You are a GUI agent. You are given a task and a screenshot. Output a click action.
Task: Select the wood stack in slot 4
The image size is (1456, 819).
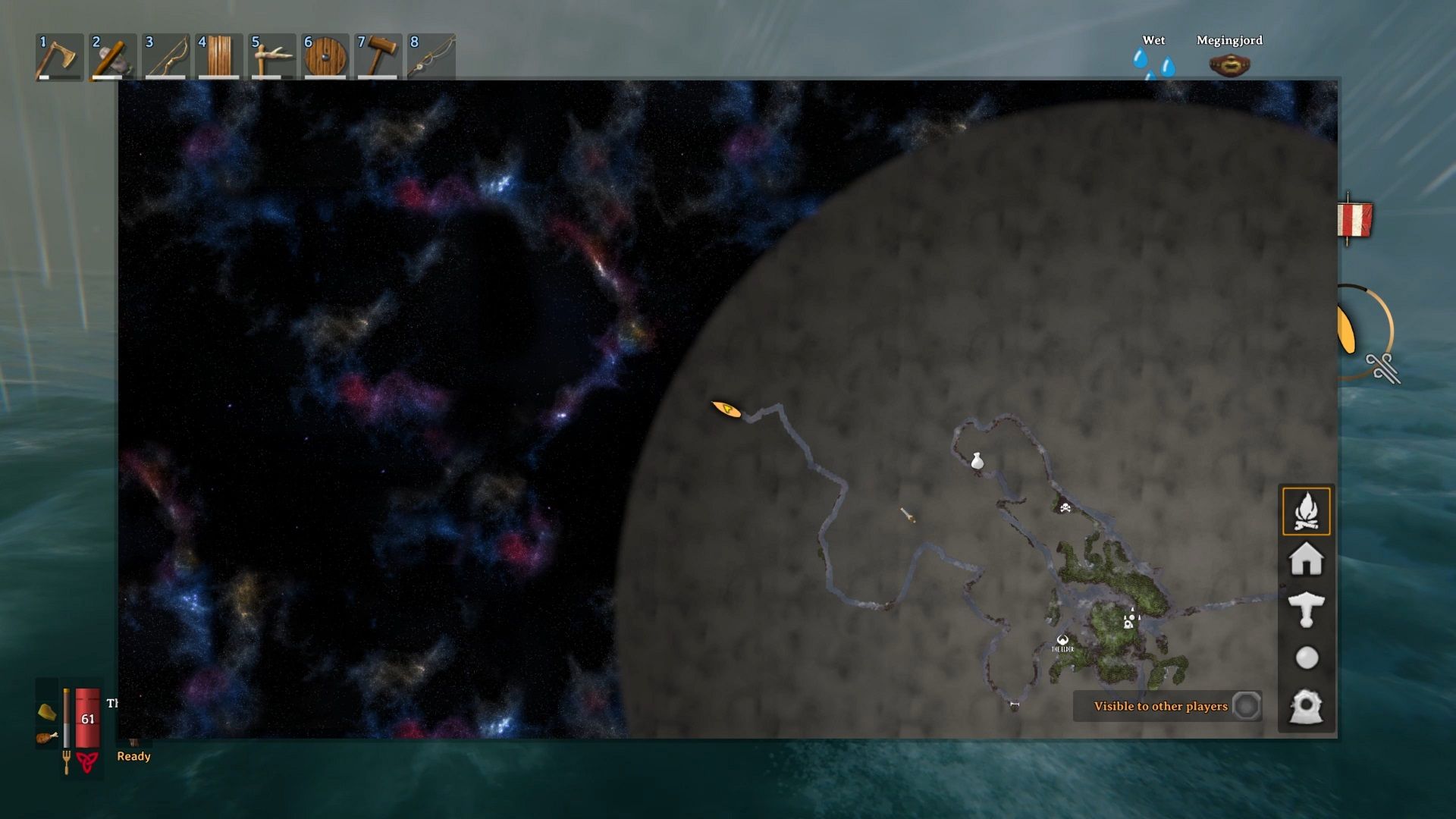[x=218, y=57]
